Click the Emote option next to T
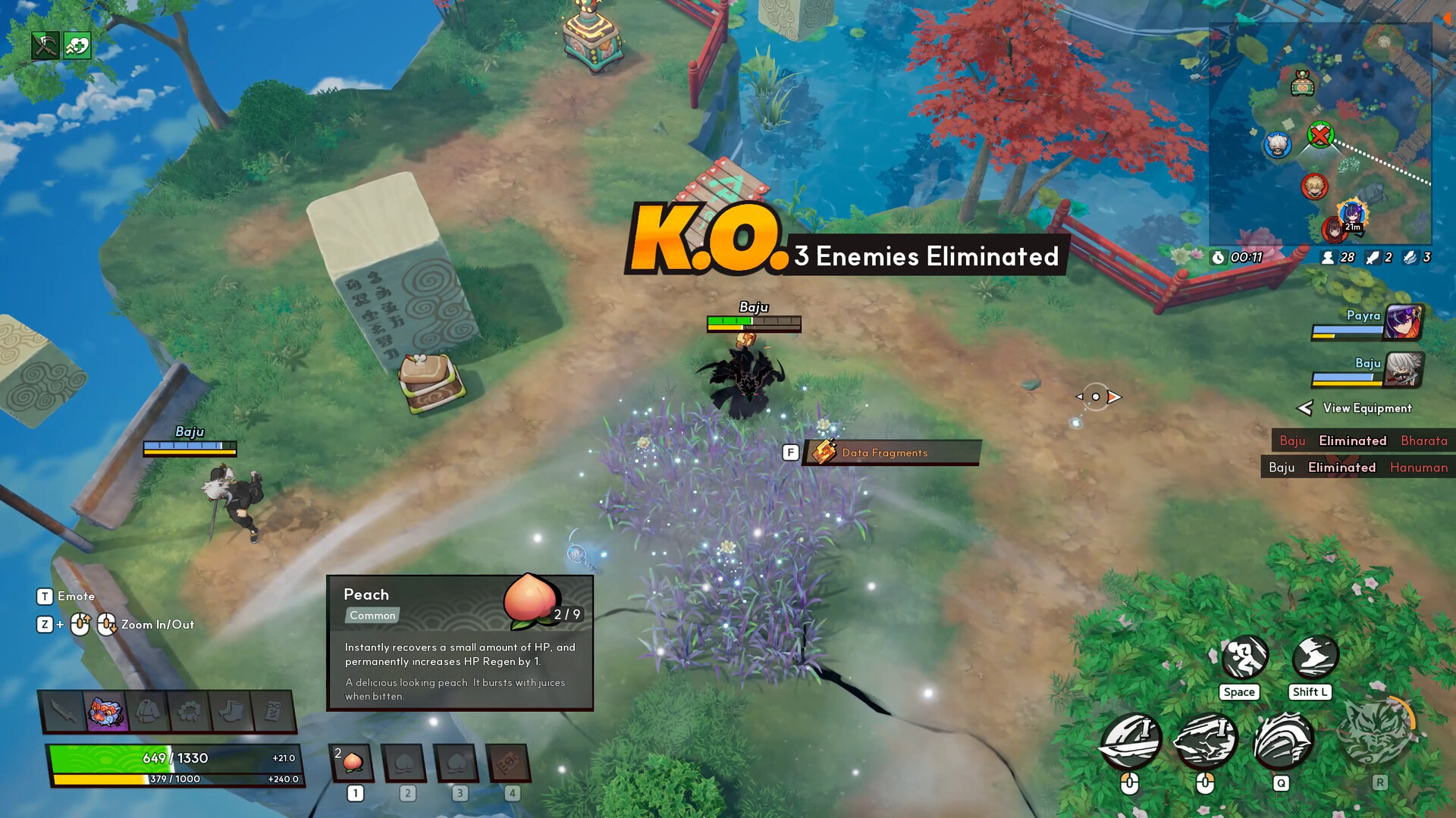Viewport: 1456px width, 818px height. tap(76, 596)
